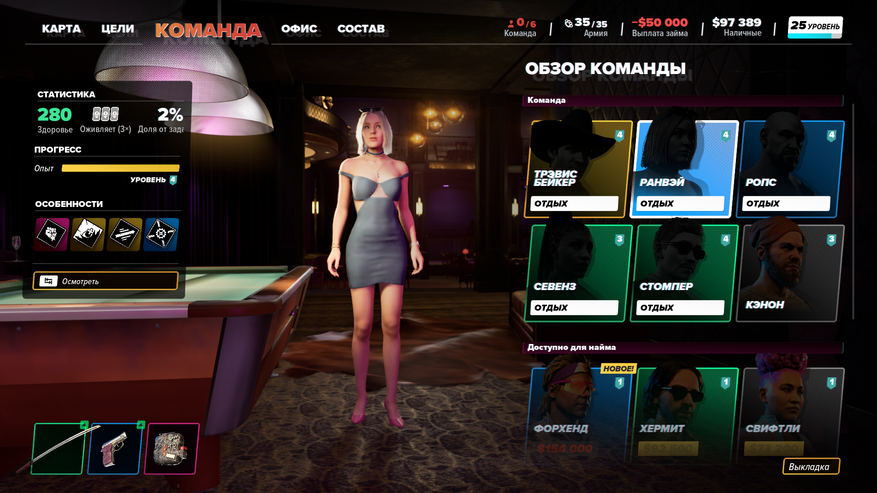Select hireable character Хермит
The width and height of the screenshot is (877, 493).
pyautogui.click(x=687, y=412)
